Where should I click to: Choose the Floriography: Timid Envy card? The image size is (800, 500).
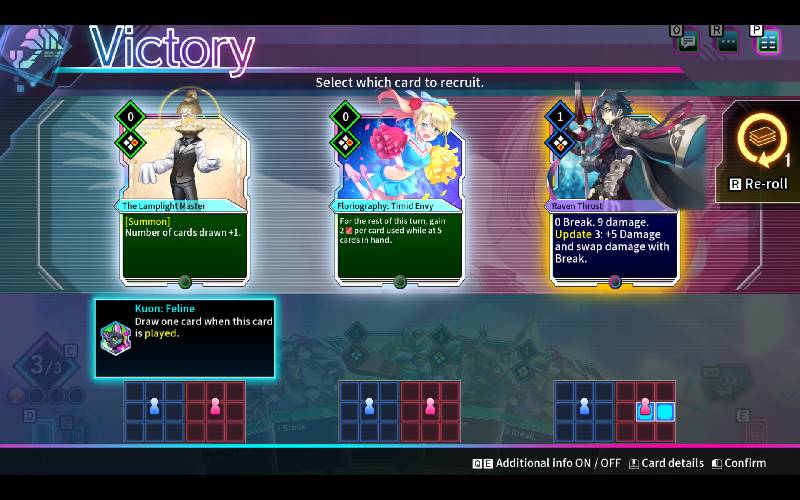click(400, 190)
